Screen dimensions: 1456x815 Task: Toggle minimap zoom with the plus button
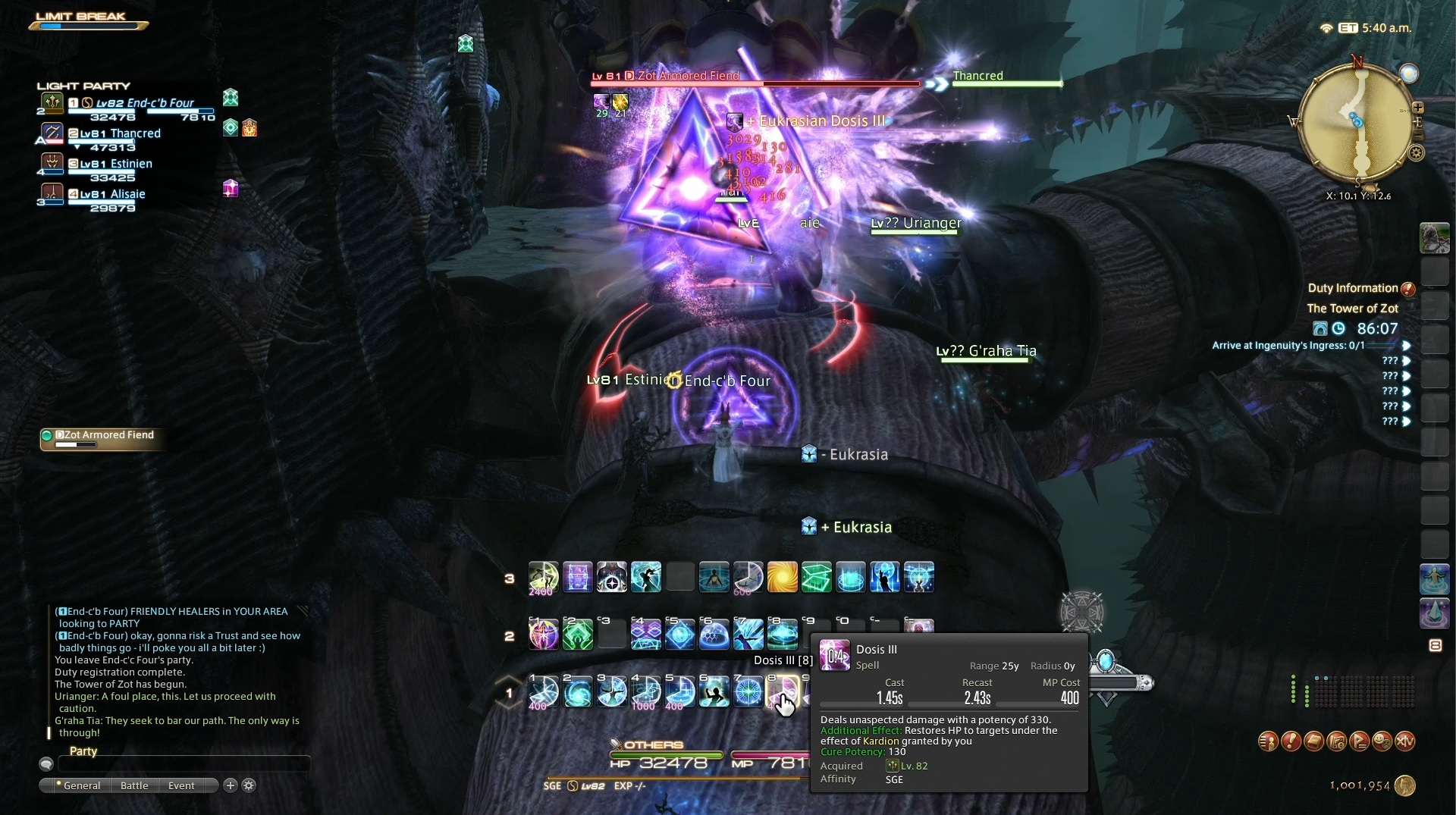(x=1418, y=108)
